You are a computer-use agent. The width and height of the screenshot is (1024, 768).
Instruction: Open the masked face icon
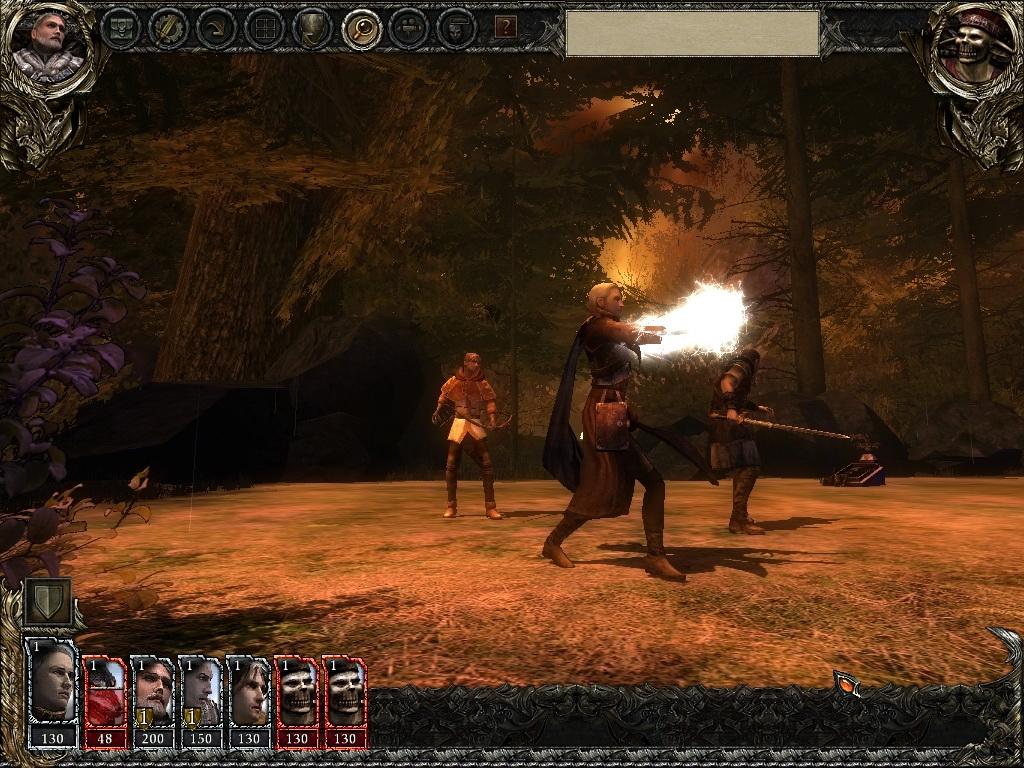457,28
